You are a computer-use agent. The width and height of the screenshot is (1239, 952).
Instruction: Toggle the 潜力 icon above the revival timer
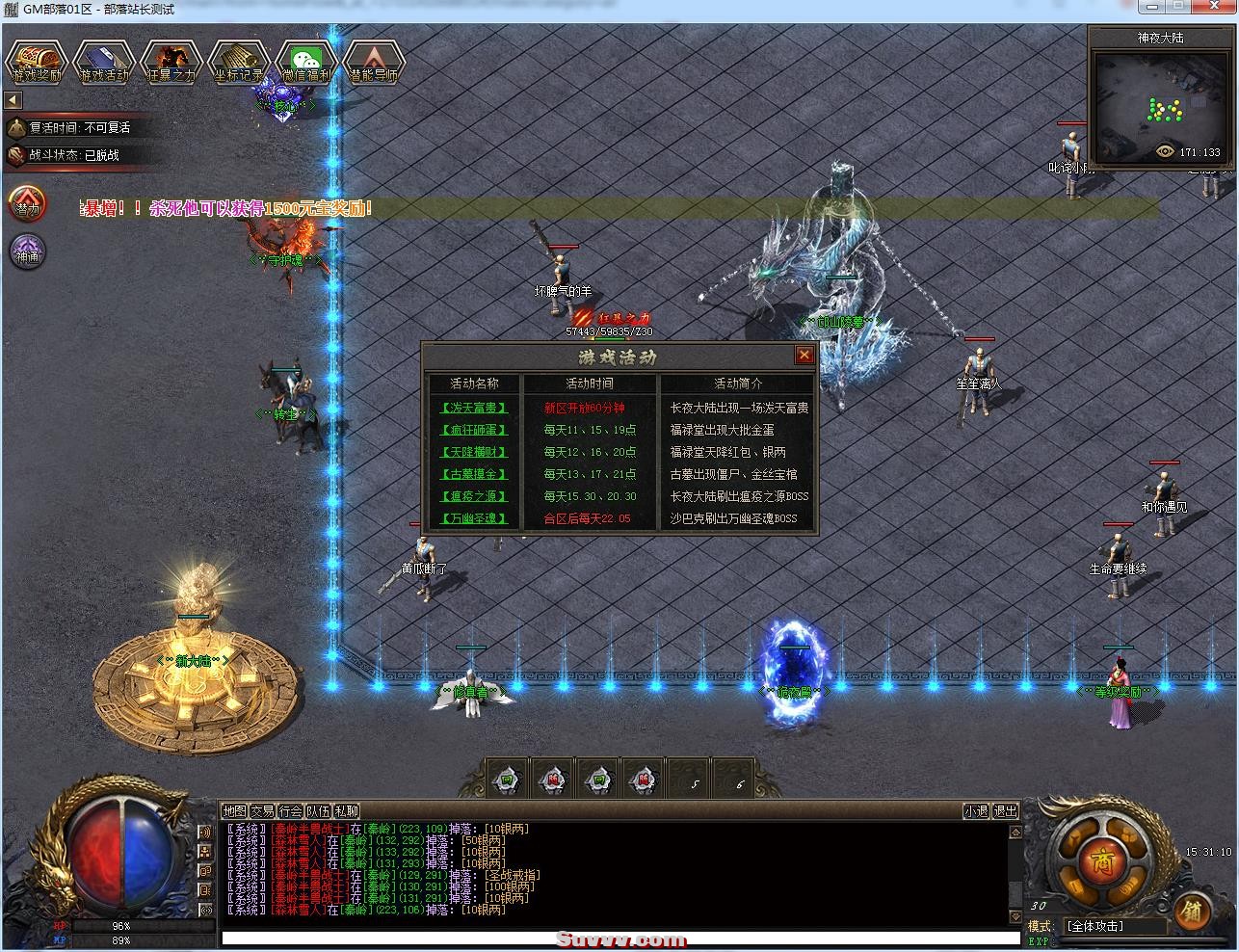tap(26, 204)
